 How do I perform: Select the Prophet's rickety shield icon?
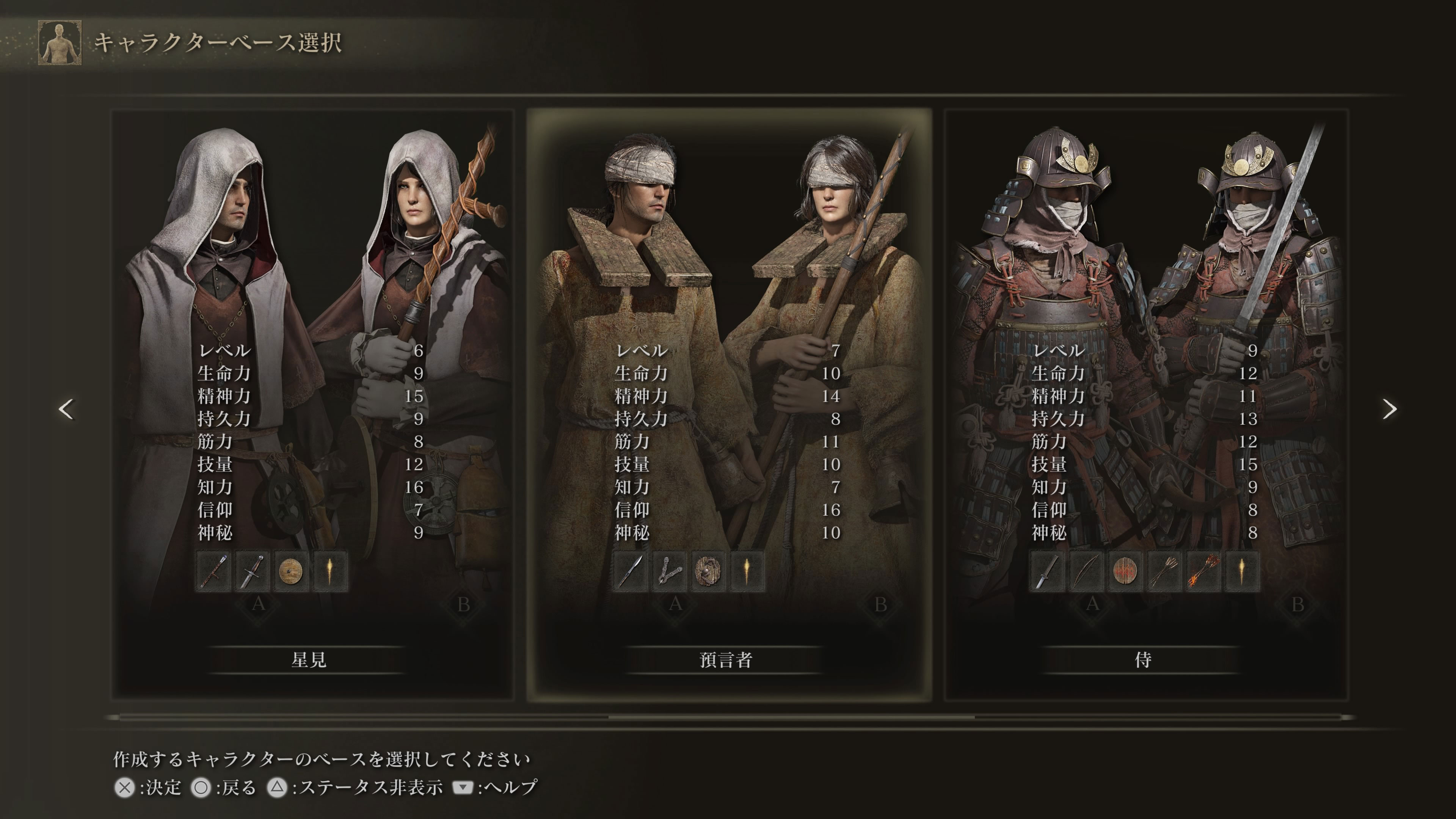coord(708,571)
